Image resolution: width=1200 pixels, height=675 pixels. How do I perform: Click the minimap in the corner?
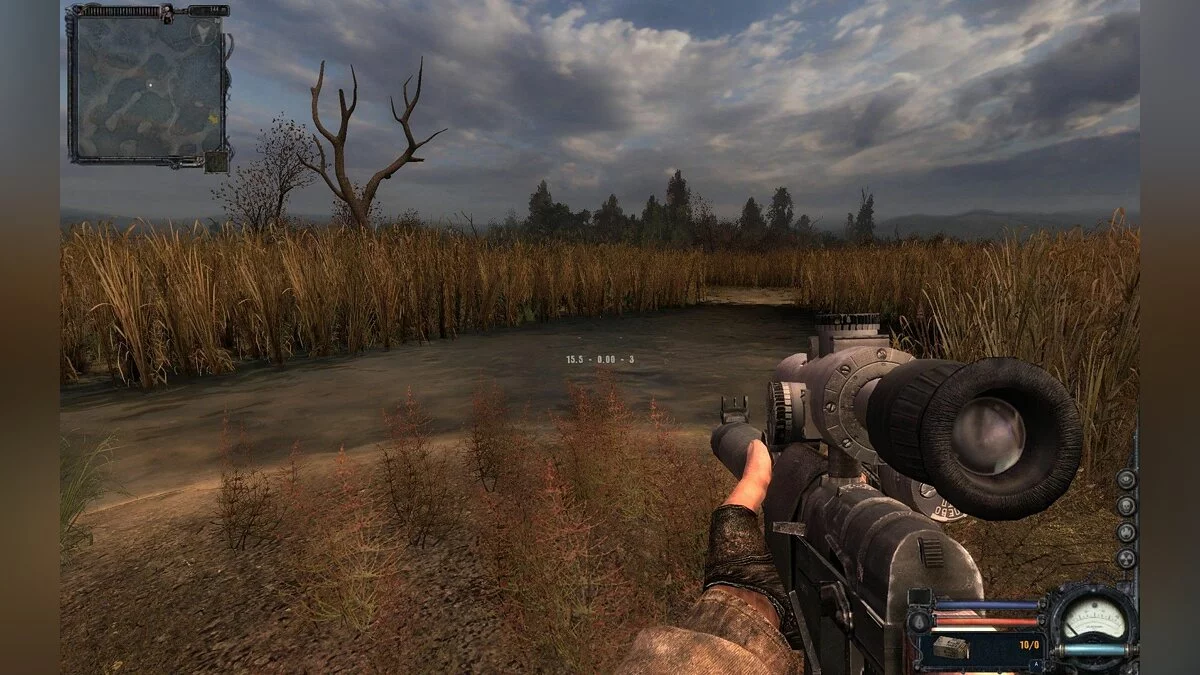pos(147,85)
